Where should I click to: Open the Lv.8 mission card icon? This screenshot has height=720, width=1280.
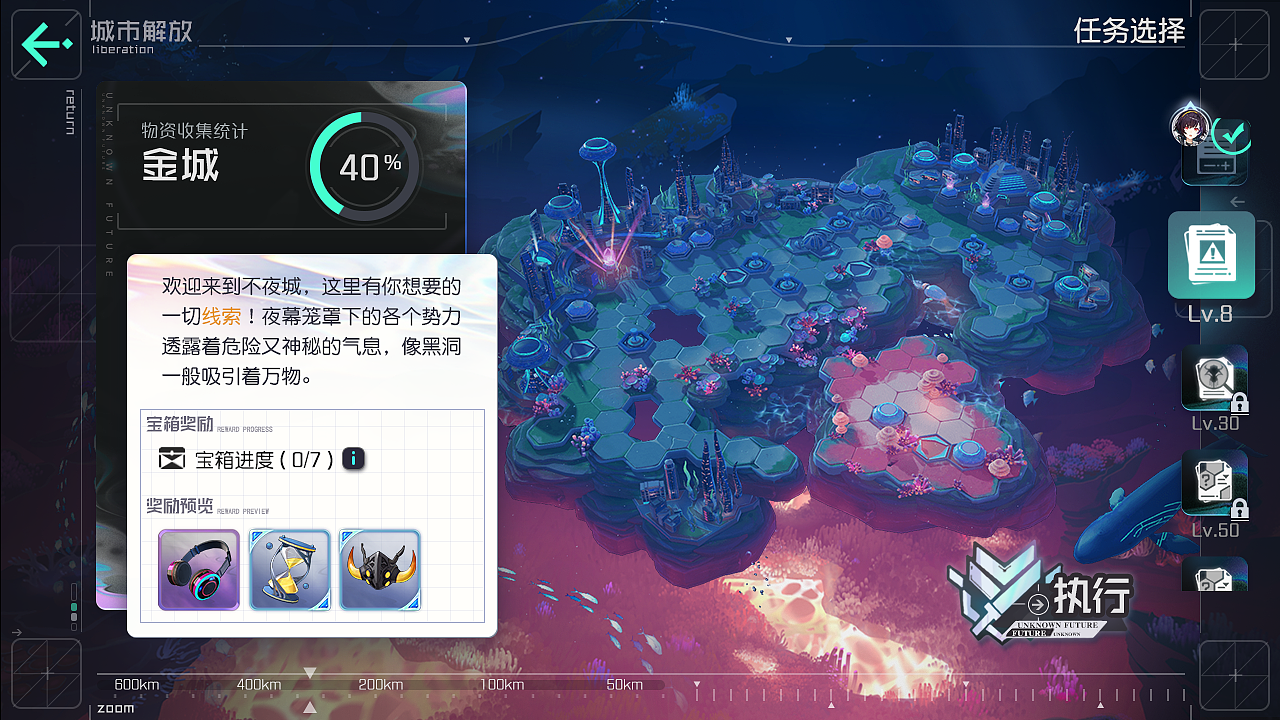[1211, 255]
